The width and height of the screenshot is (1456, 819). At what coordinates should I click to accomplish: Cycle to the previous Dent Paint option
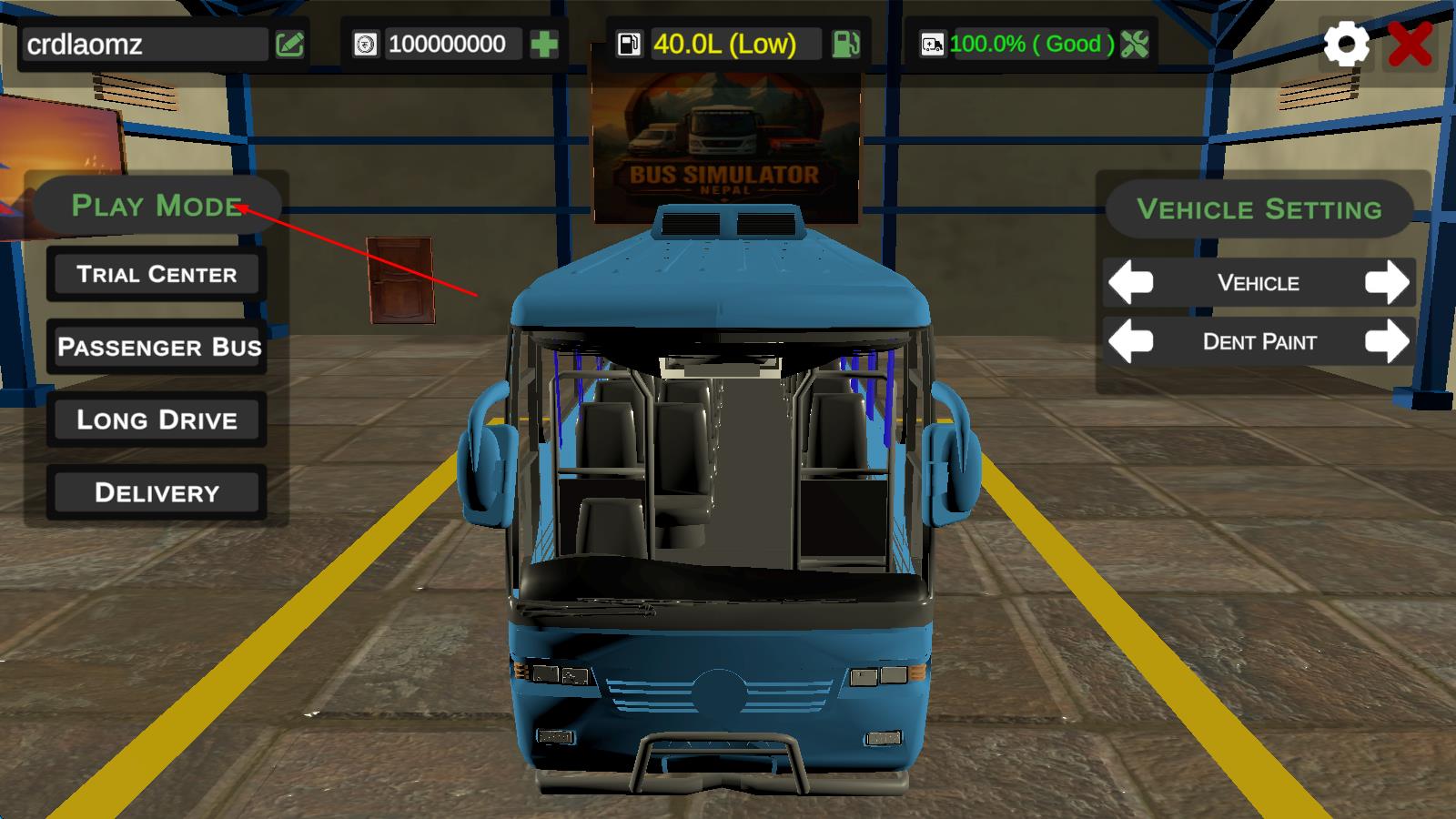pyautogui.click(x=1131, y=342)
